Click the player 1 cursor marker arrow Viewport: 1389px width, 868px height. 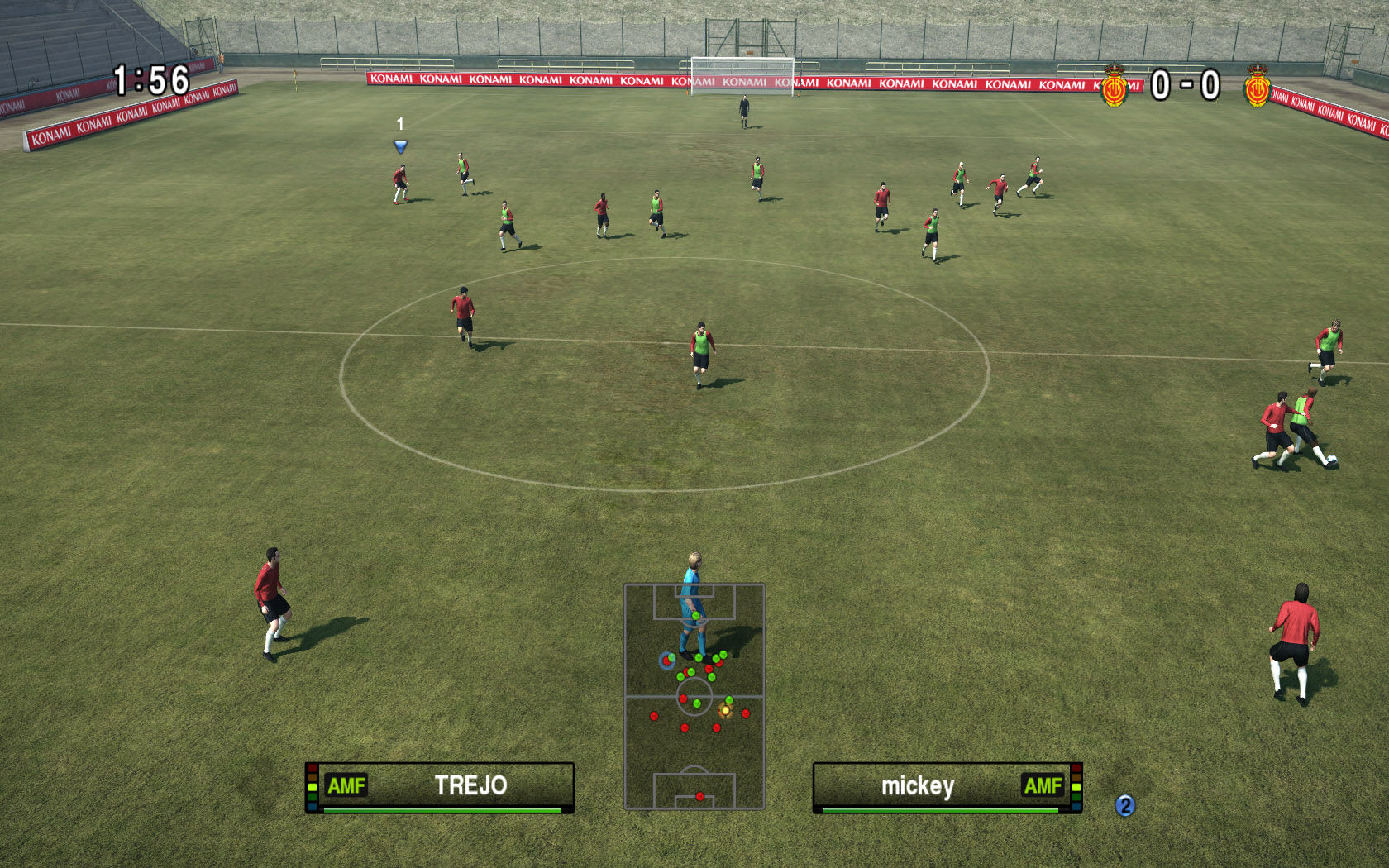(x=400, y=146)
